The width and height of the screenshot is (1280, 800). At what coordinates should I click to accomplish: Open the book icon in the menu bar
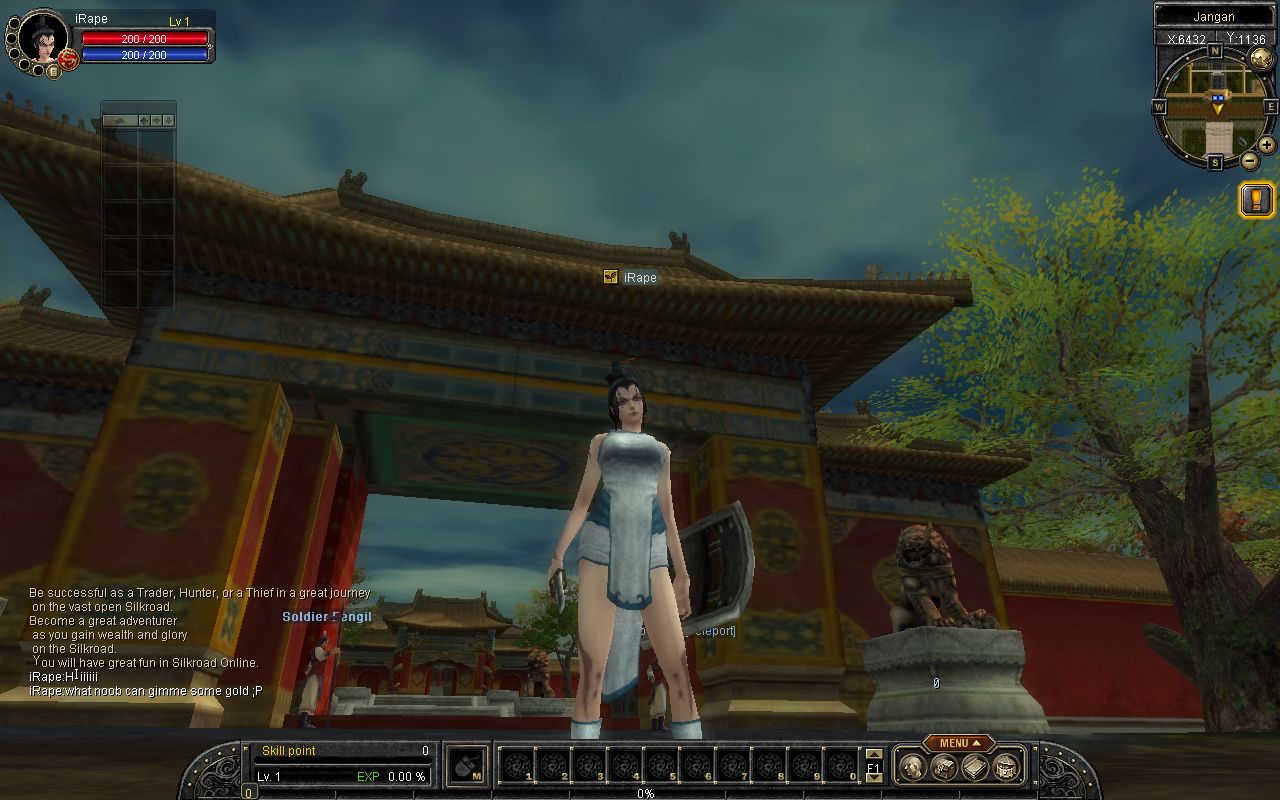click(975, 767)
